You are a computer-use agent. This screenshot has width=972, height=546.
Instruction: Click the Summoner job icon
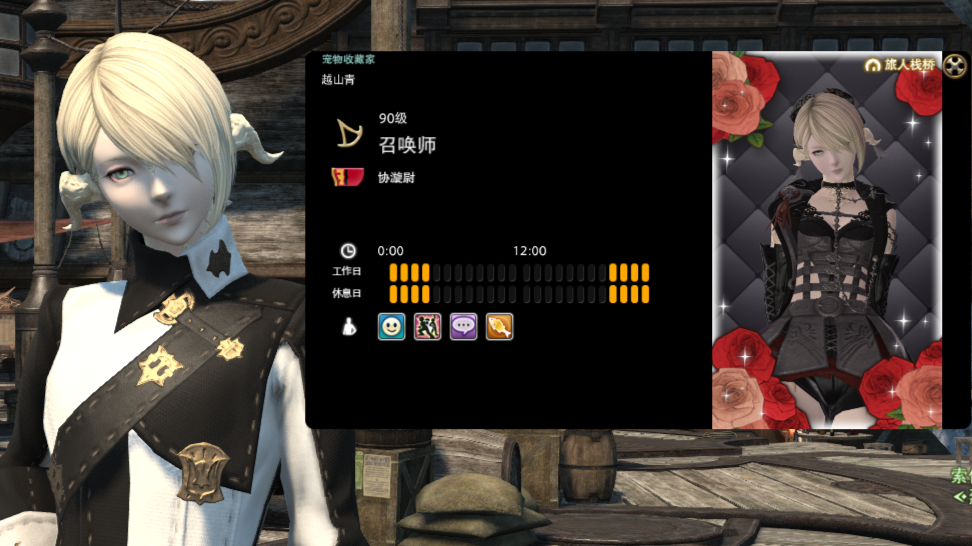(x=349, y=134)
